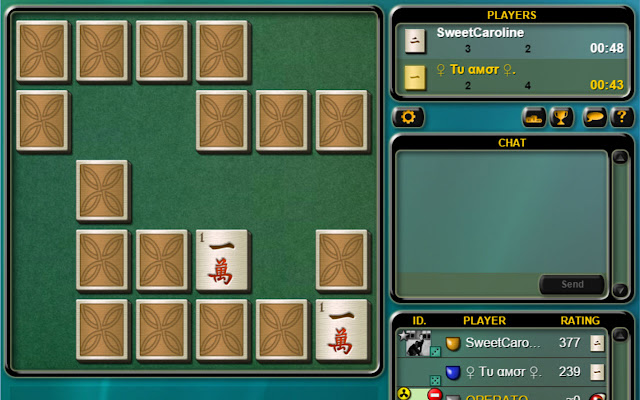Select SweetCaroline in the player list
Viewport: 640px width, 400px height.
(x=502, y=343)
